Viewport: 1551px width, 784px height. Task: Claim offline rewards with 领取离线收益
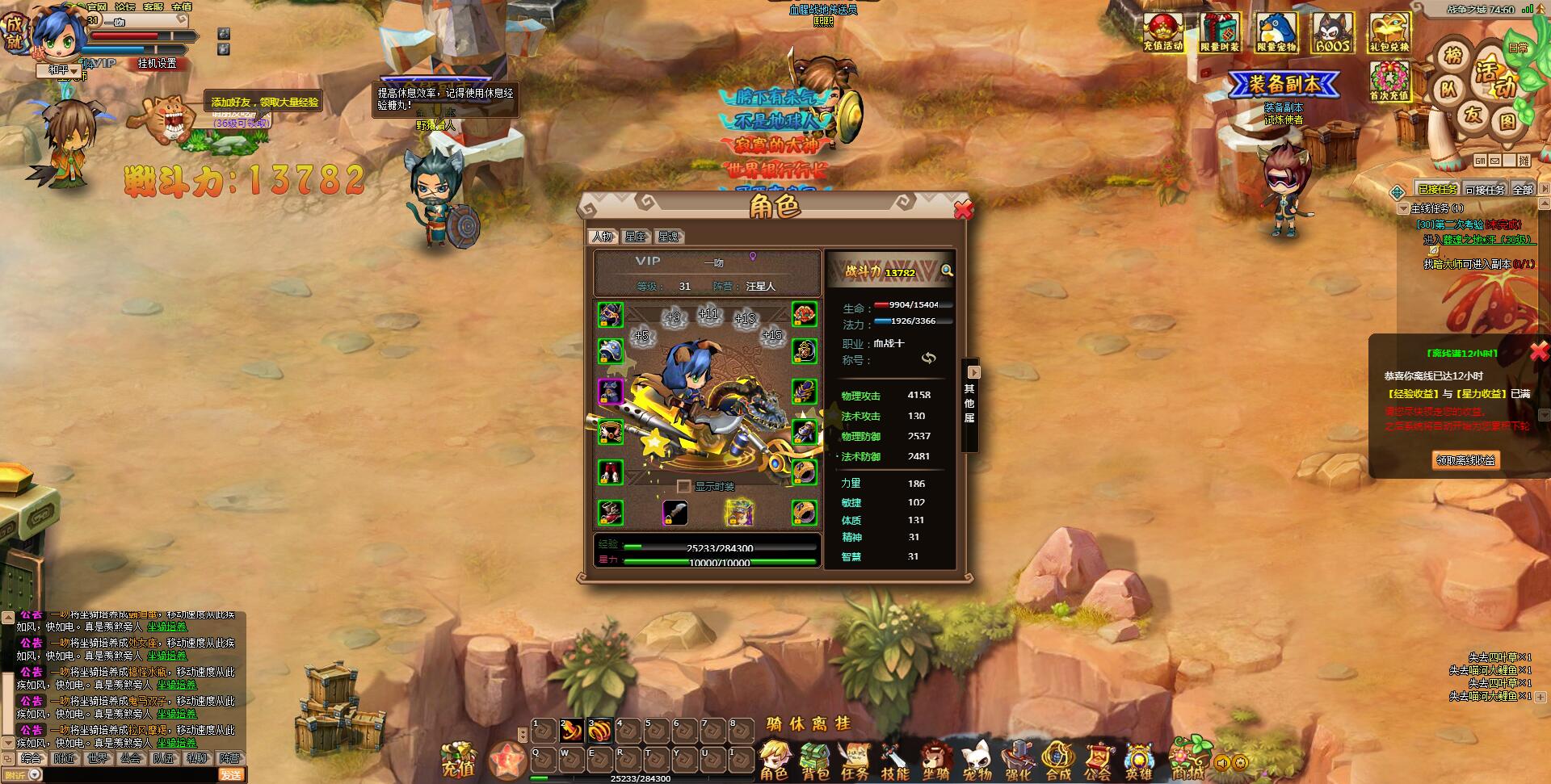point(1465,460)
